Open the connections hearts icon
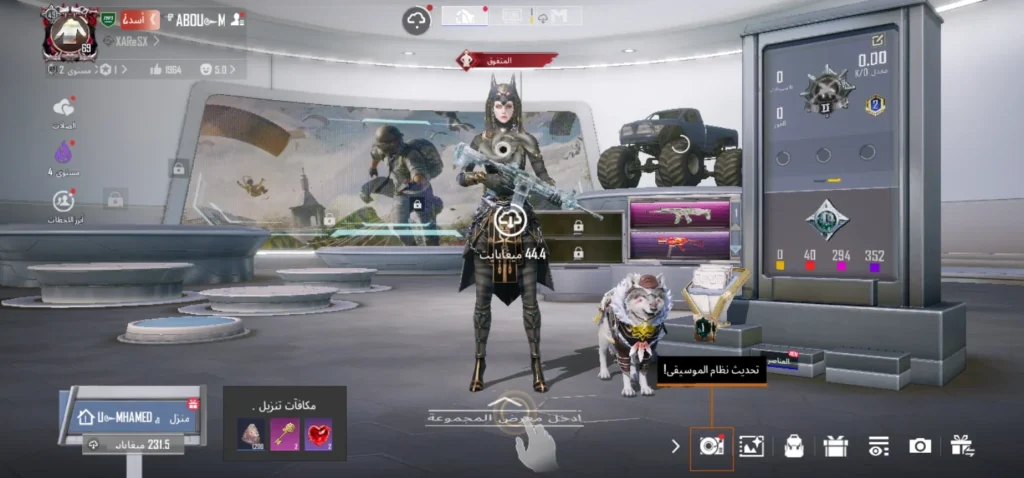 coord(65,108)
